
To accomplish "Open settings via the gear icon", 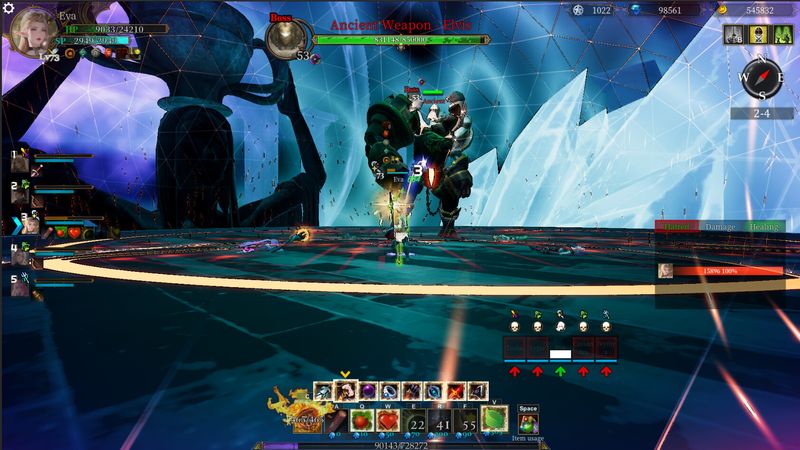I will (x=8, y=6).
